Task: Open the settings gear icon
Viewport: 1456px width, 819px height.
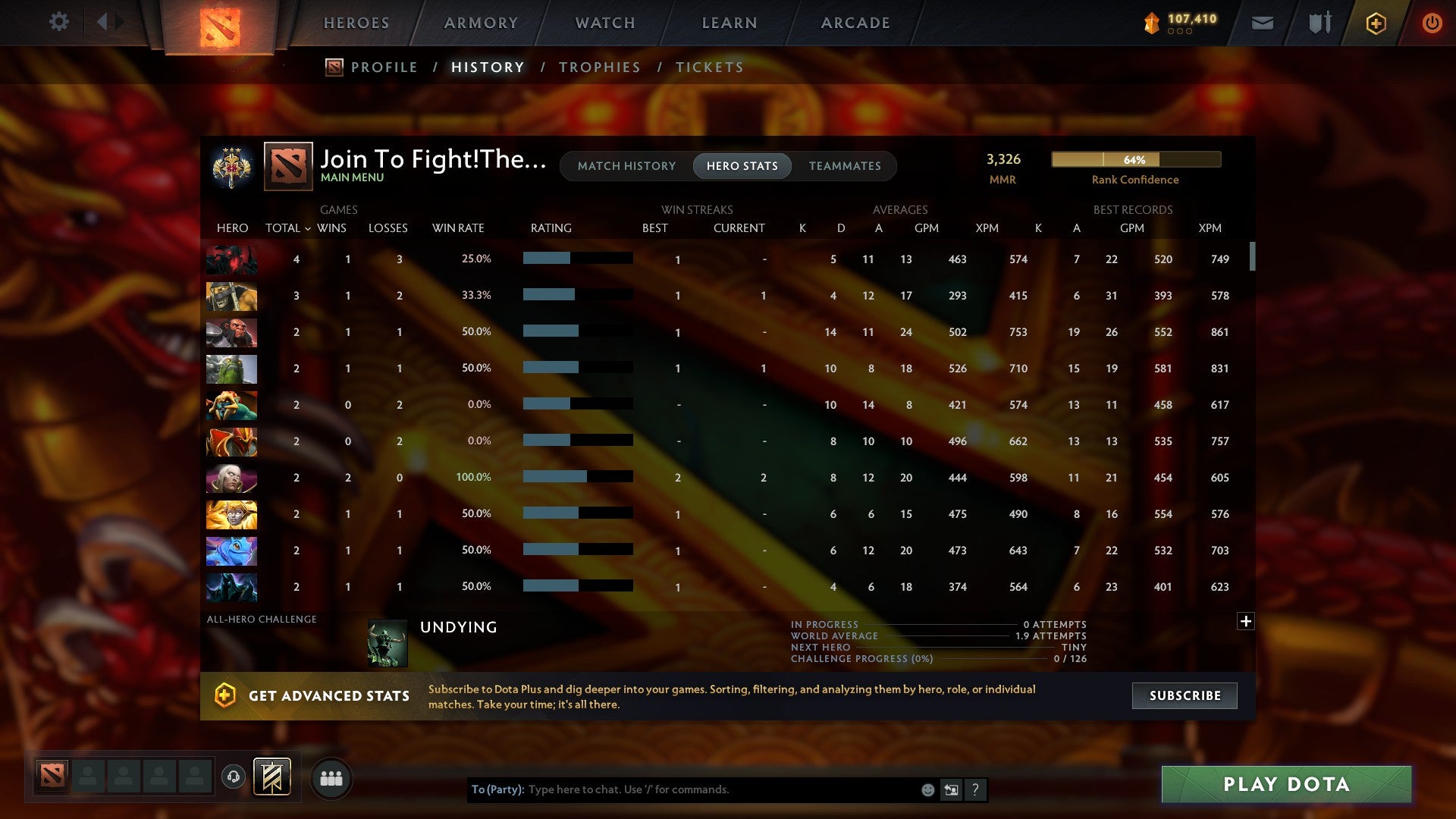Action: [x=59, y=22]
